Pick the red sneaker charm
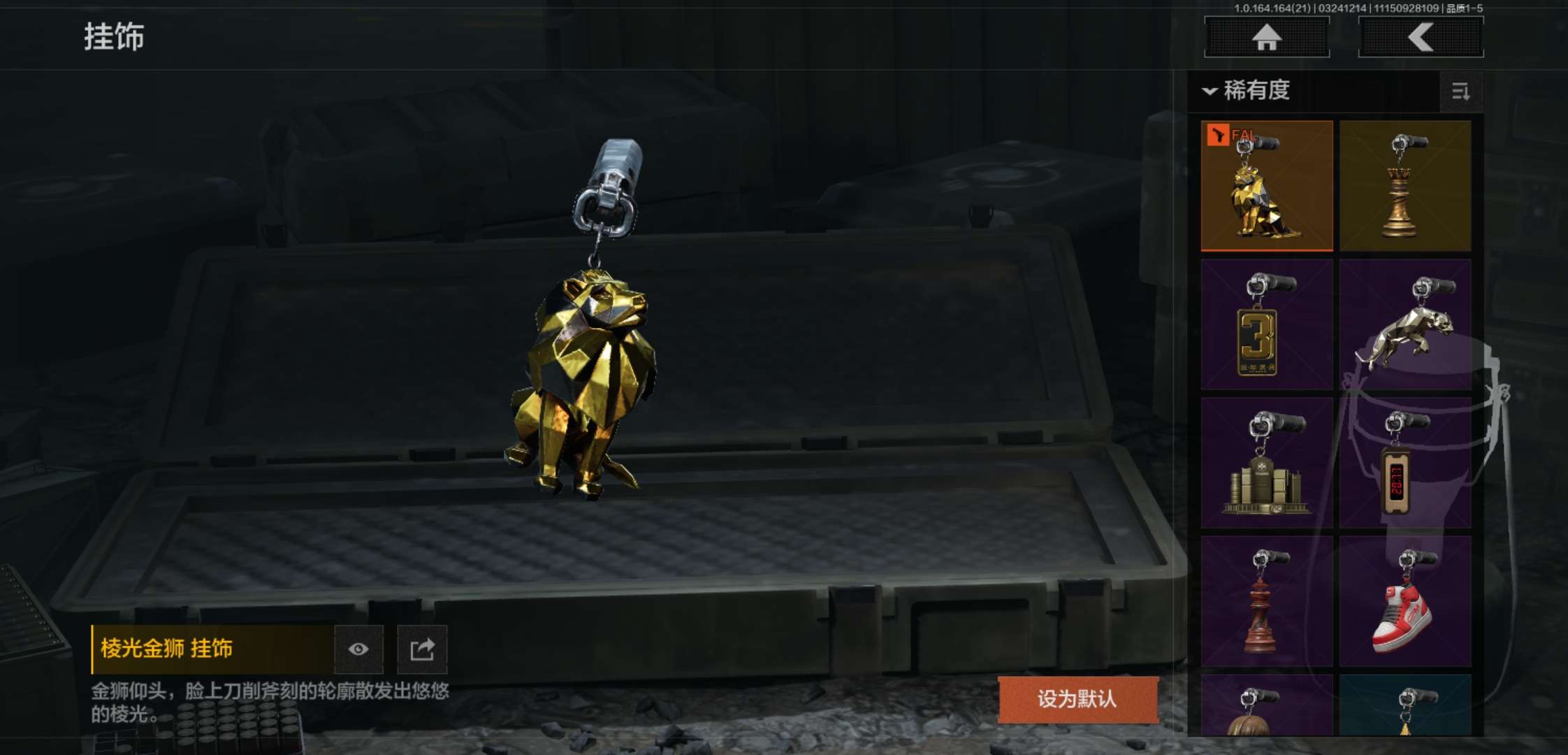This screenshot has height=755, width=1568. (x=1405, y=601)
